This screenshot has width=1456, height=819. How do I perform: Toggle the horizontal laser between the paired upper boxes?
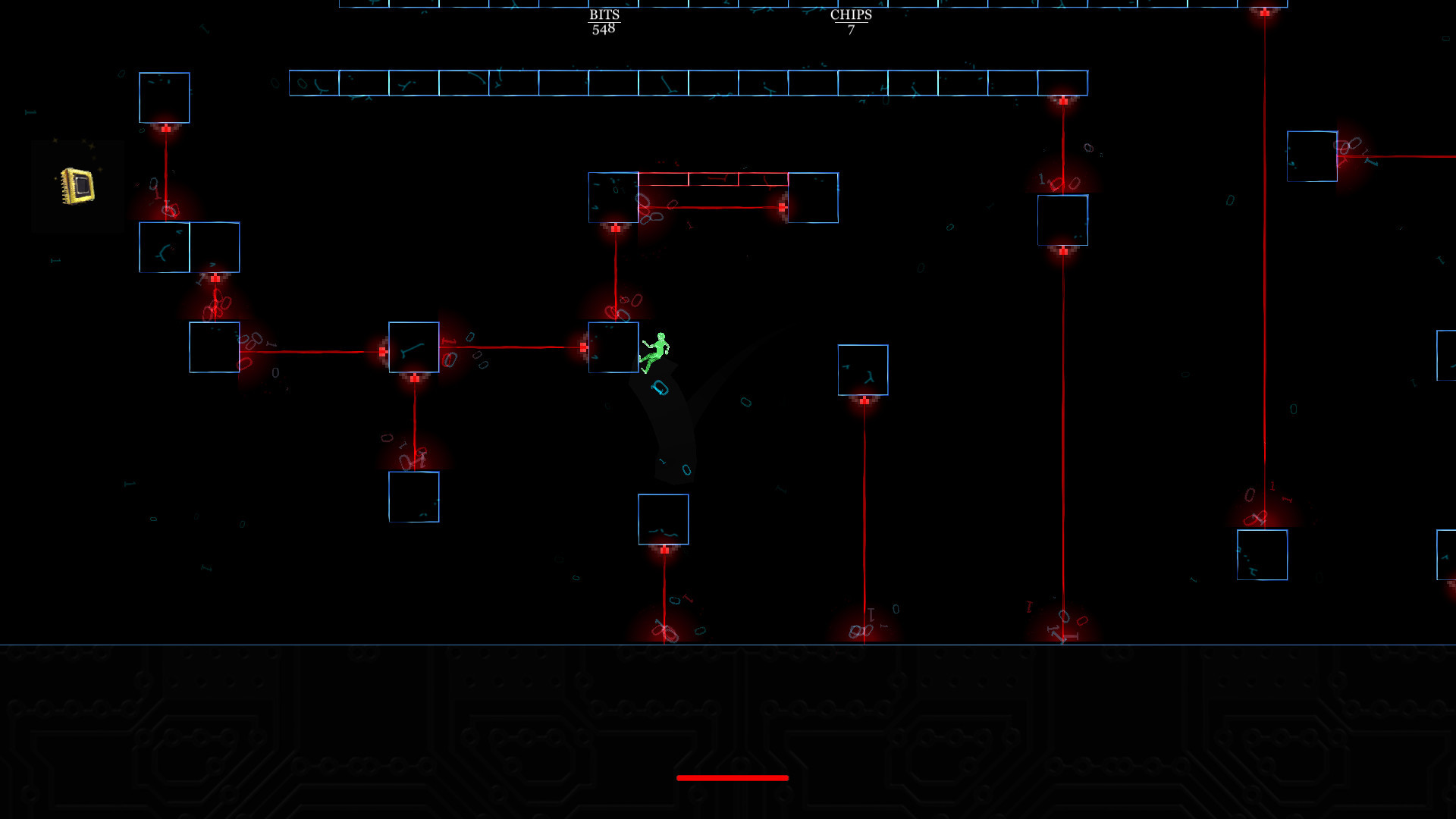tap(713, 205)
